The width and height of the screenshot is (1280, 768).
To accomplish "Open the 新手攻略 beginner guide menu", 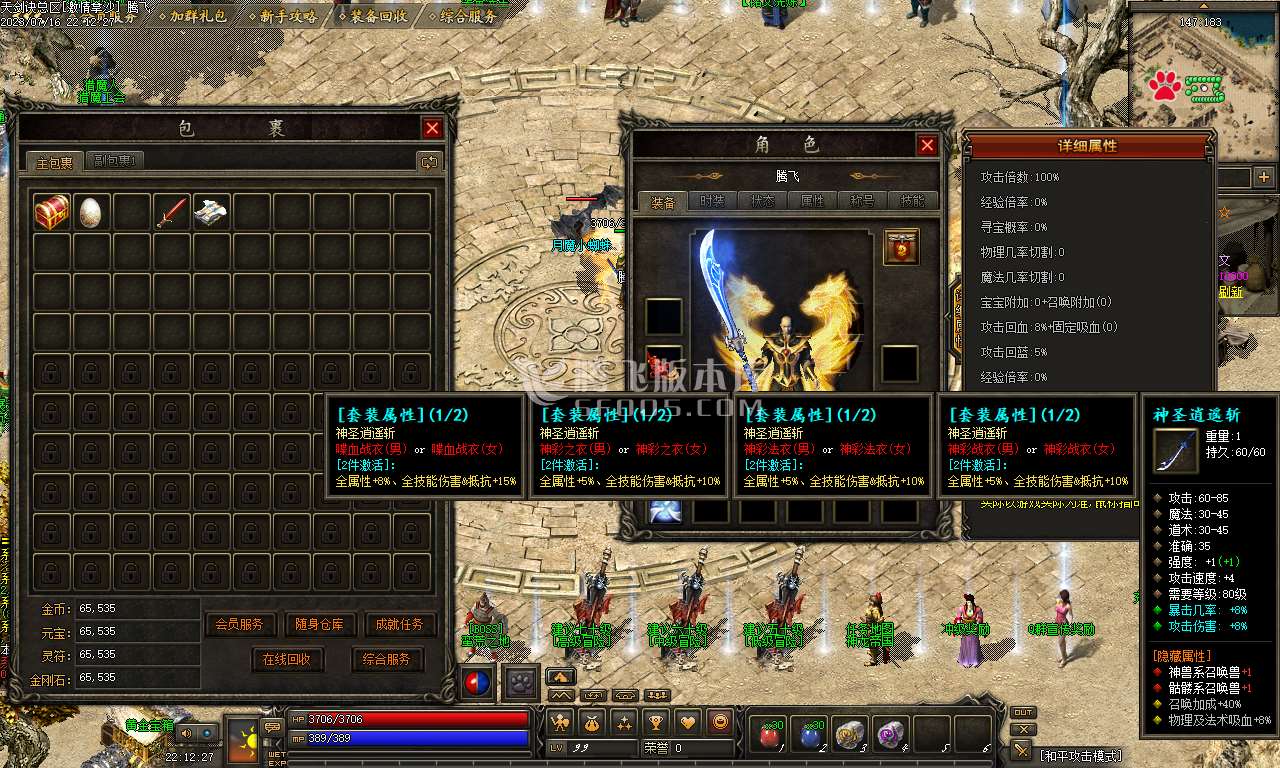I will coord(288,16).
